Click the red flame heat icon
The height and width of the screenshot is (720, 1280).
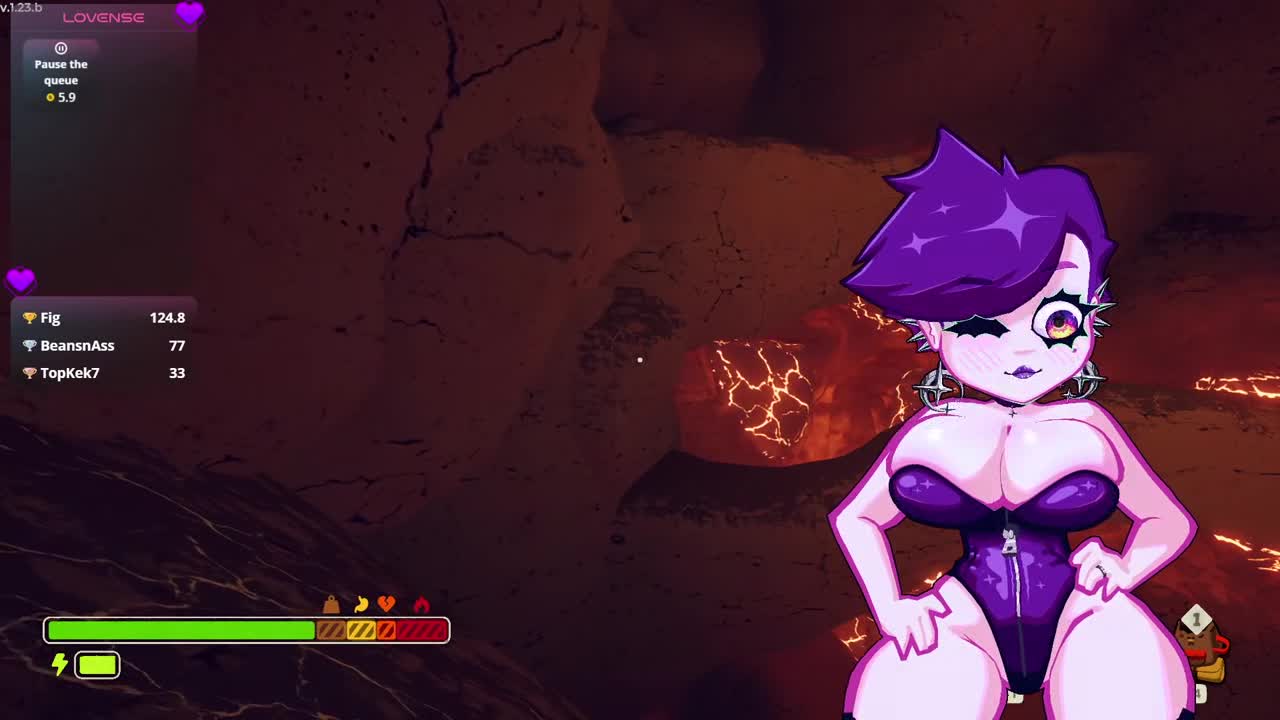[421, 604]
